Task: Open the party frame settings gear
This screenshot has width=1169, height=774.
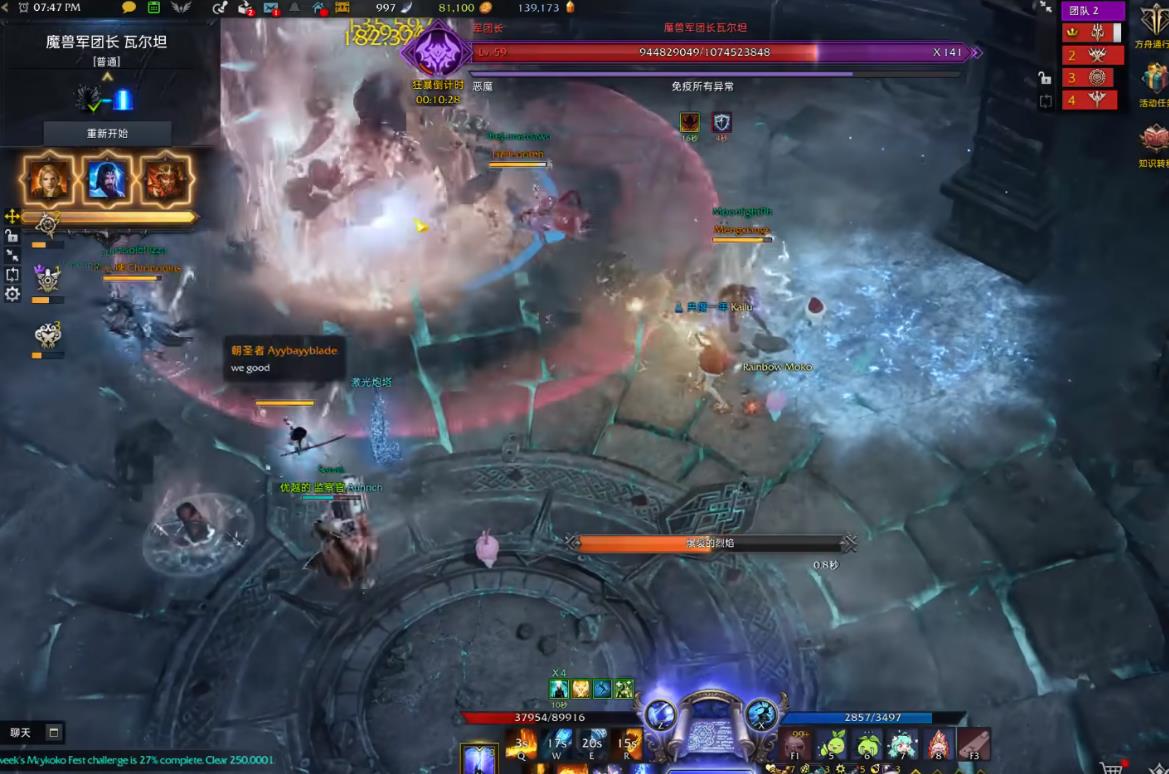Action: [x=12, y=294]
